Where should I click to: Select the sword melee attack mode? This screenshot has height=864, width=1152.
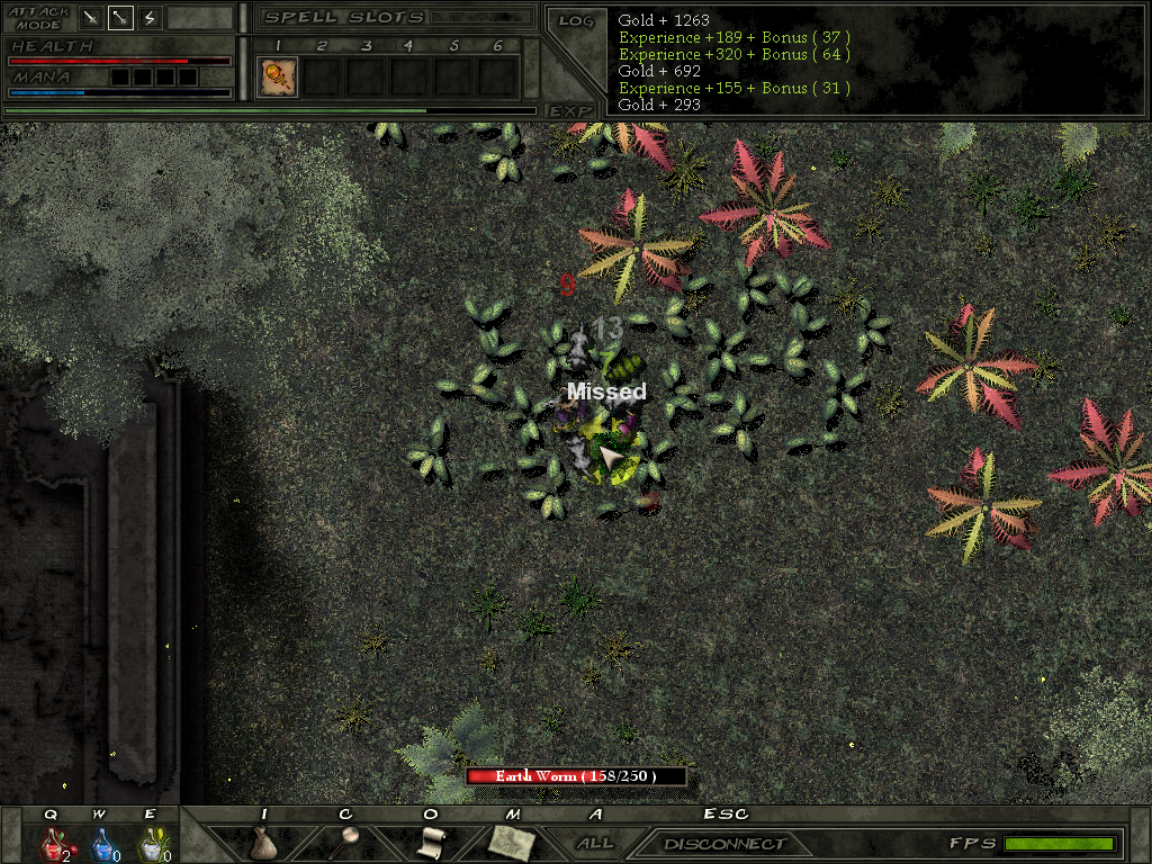pyautogui.click(x=91, y=17)
